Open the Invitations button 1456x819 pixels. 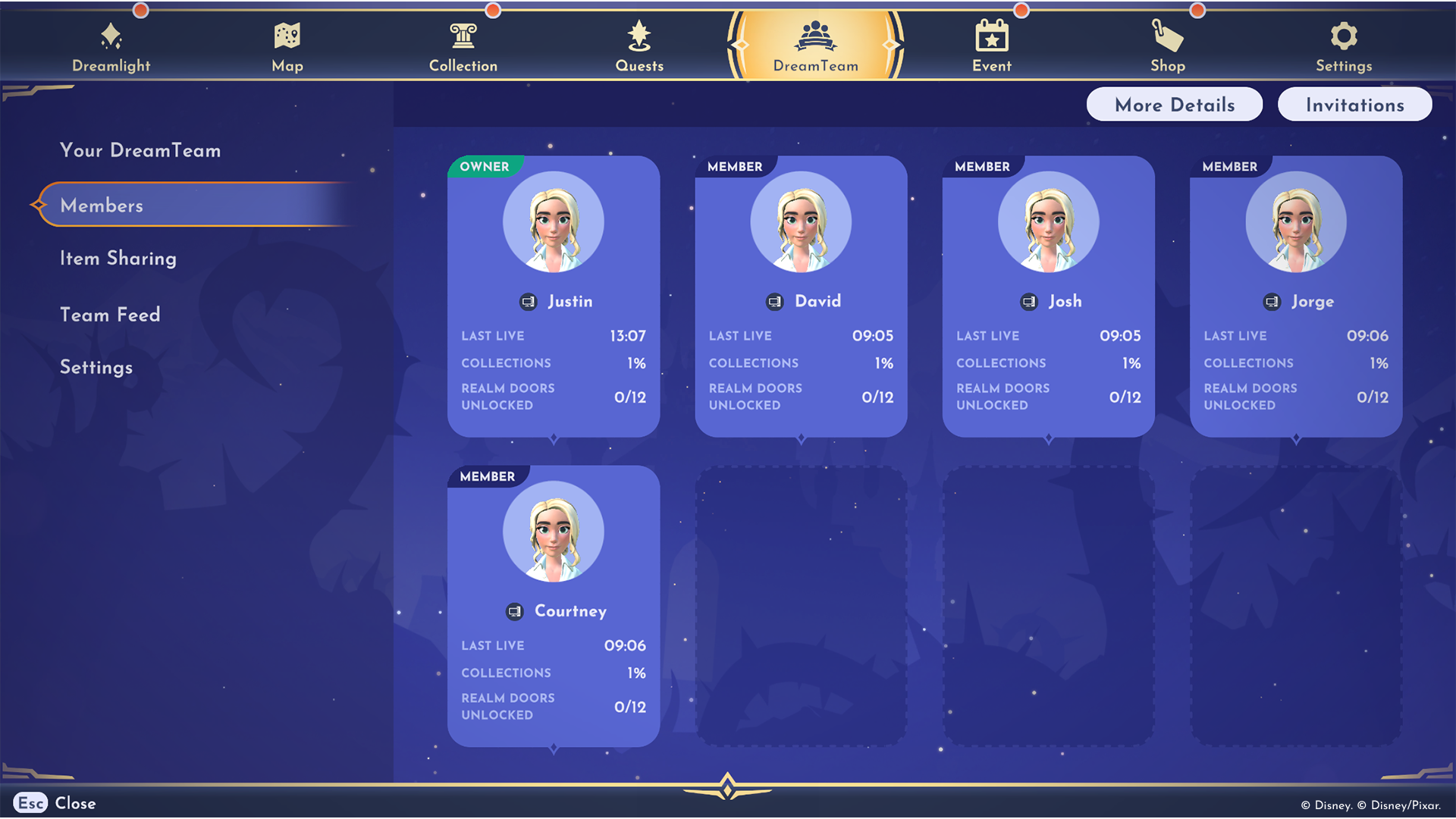[x=1354, y=105]
